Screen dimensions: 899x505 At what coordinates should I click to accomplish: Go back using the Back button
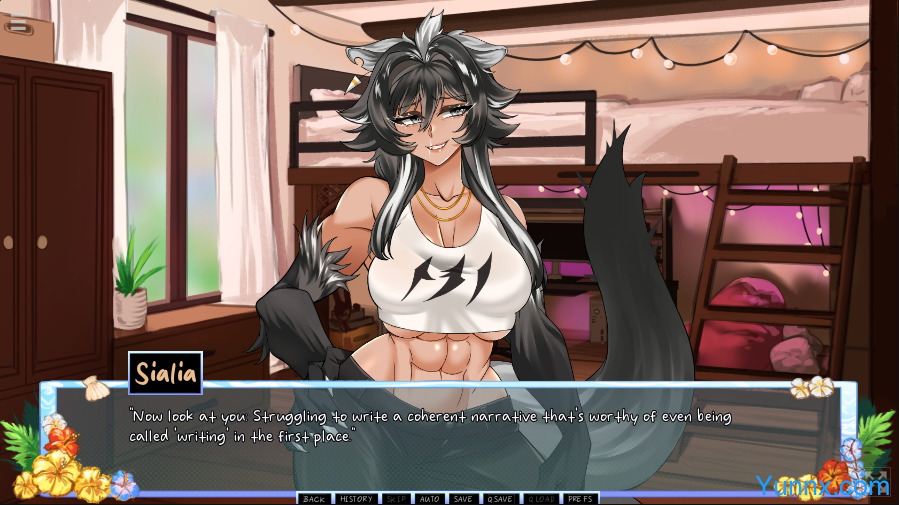tap(314, 498)
